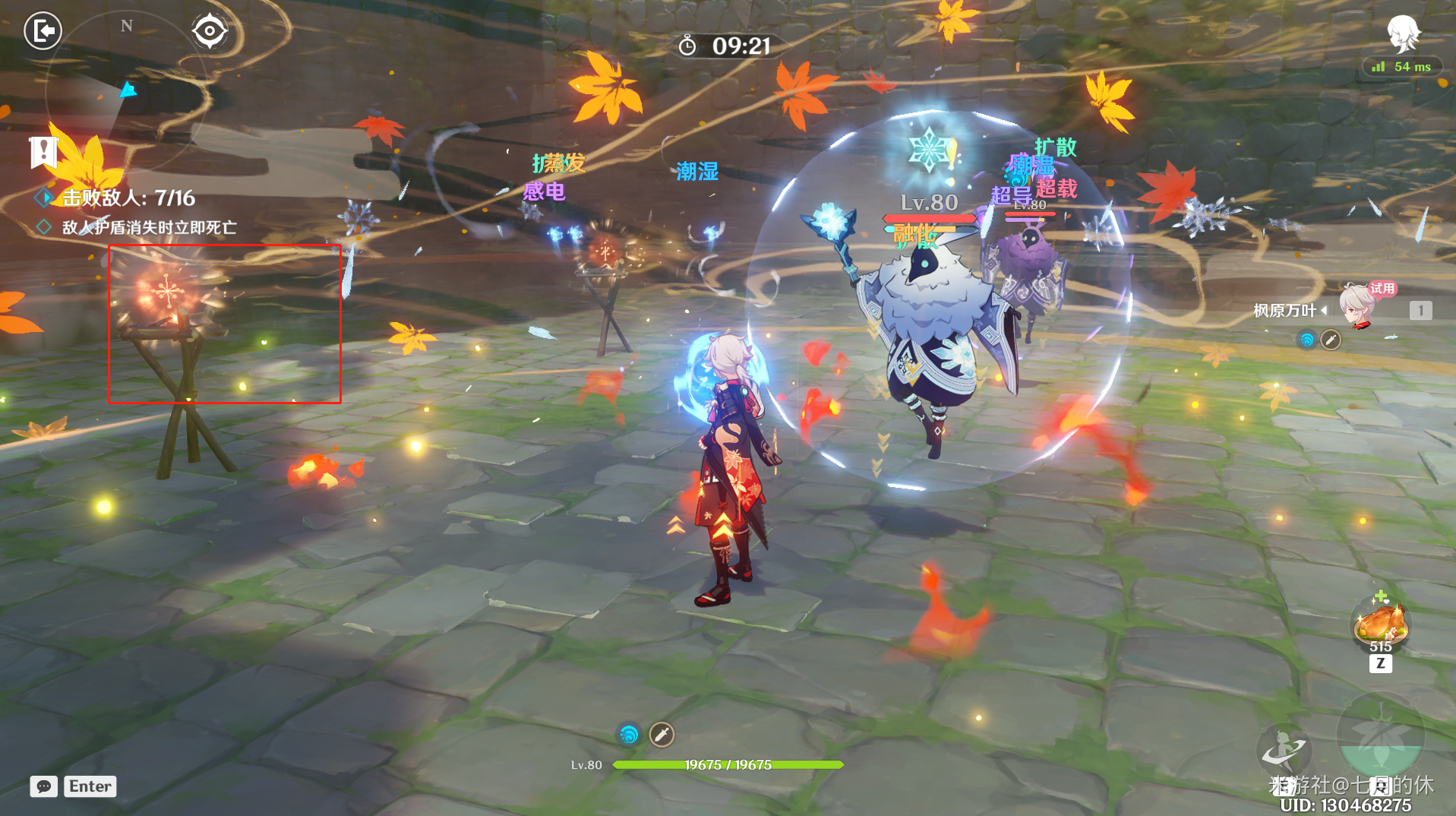The image size is (1456, 816).
Task: Open the Paimon menu icon
Action: pos(1402,33)
